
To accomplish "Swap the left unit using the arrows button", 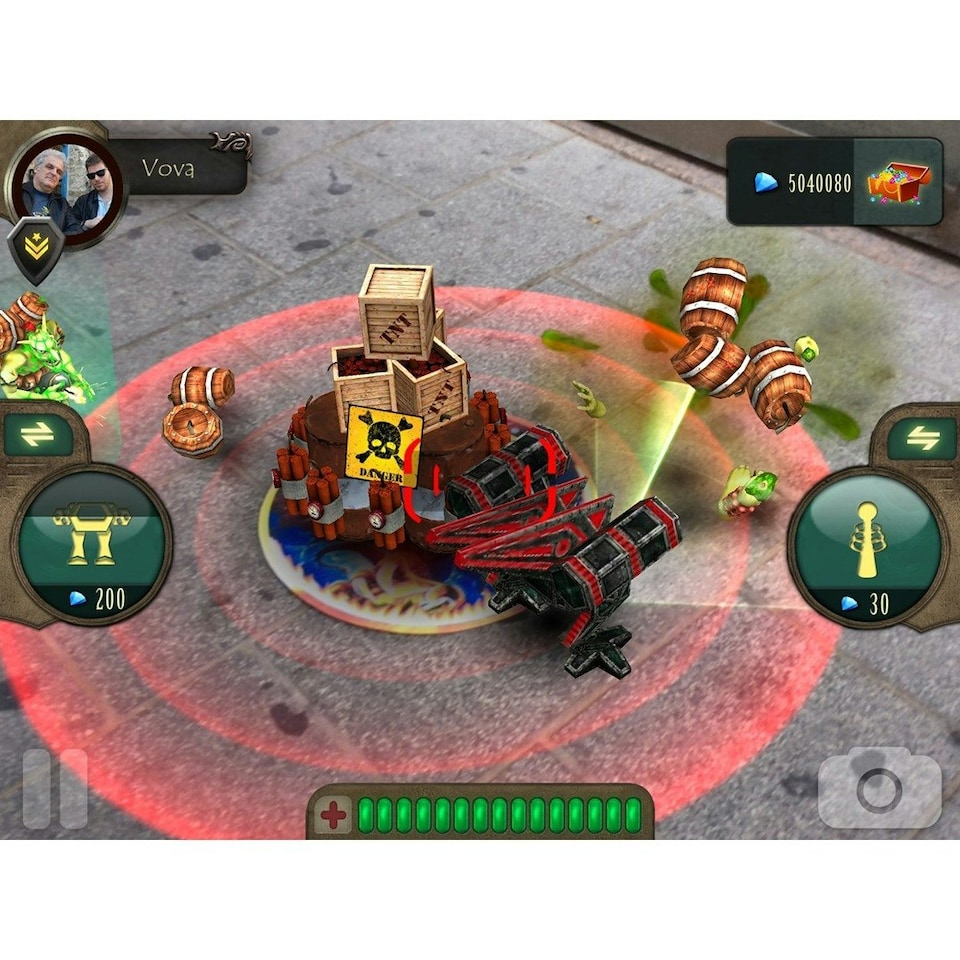I will click(38, 434).
